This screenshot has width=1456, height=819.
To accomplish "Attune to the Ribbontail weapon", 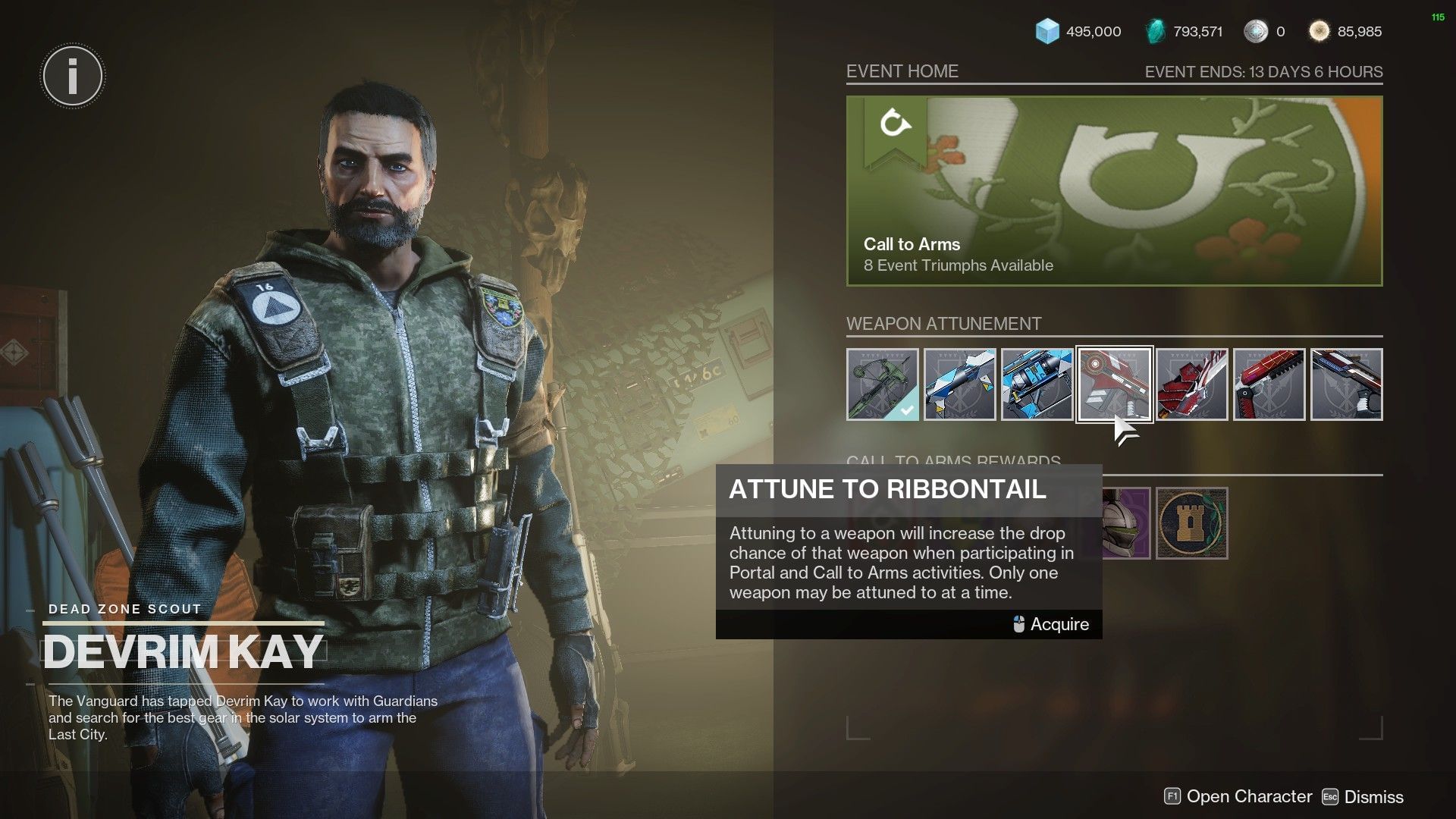I will pyautogui.click(x=1114, y=384).
